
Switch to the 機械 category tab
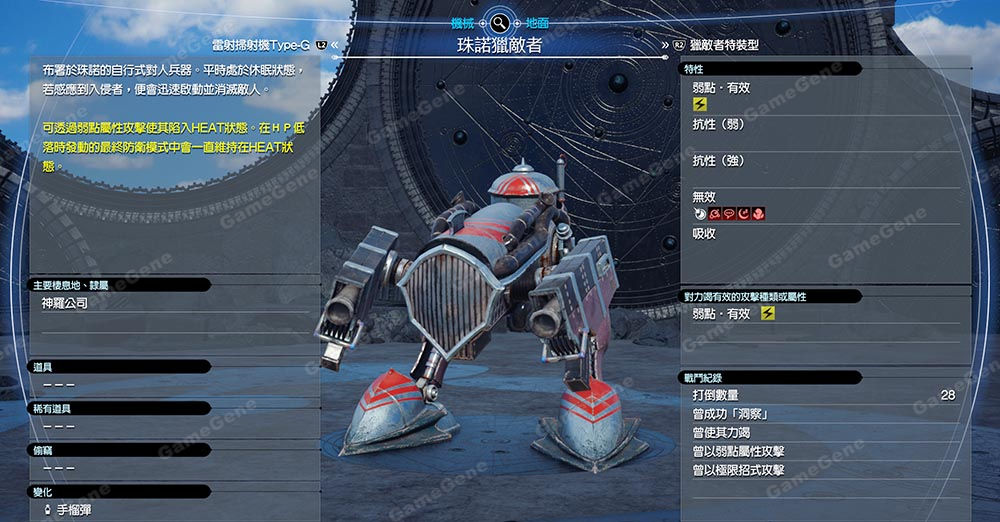click(x=463, y=22)
